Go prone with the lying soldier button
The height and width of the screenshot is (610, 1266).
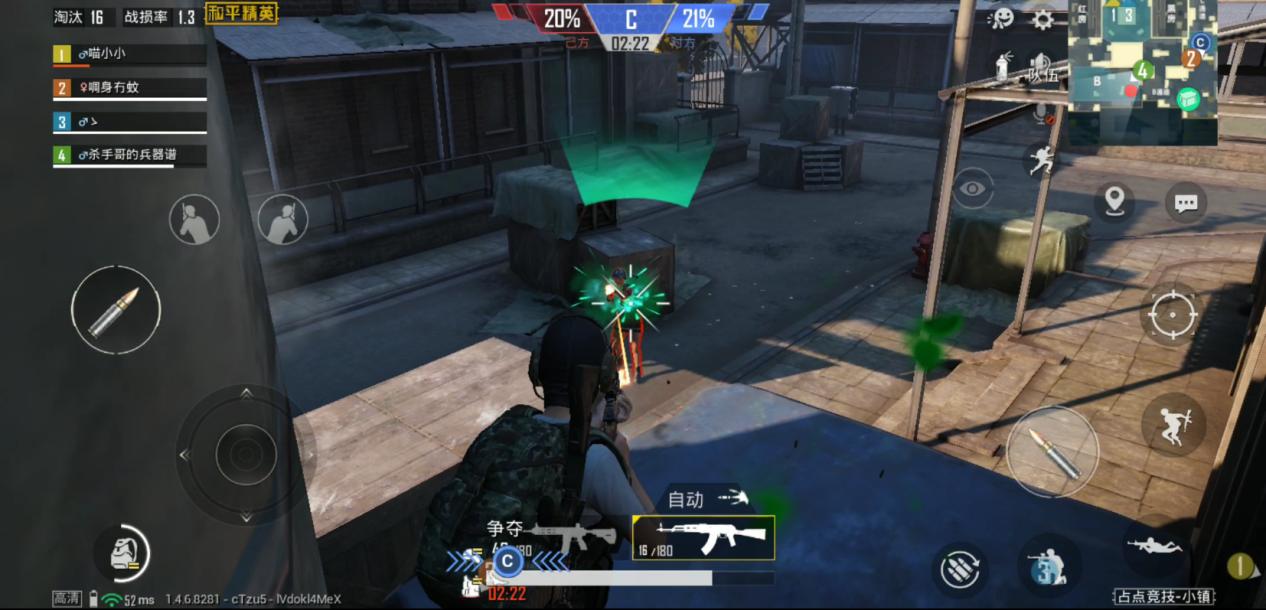(1155, 546)
